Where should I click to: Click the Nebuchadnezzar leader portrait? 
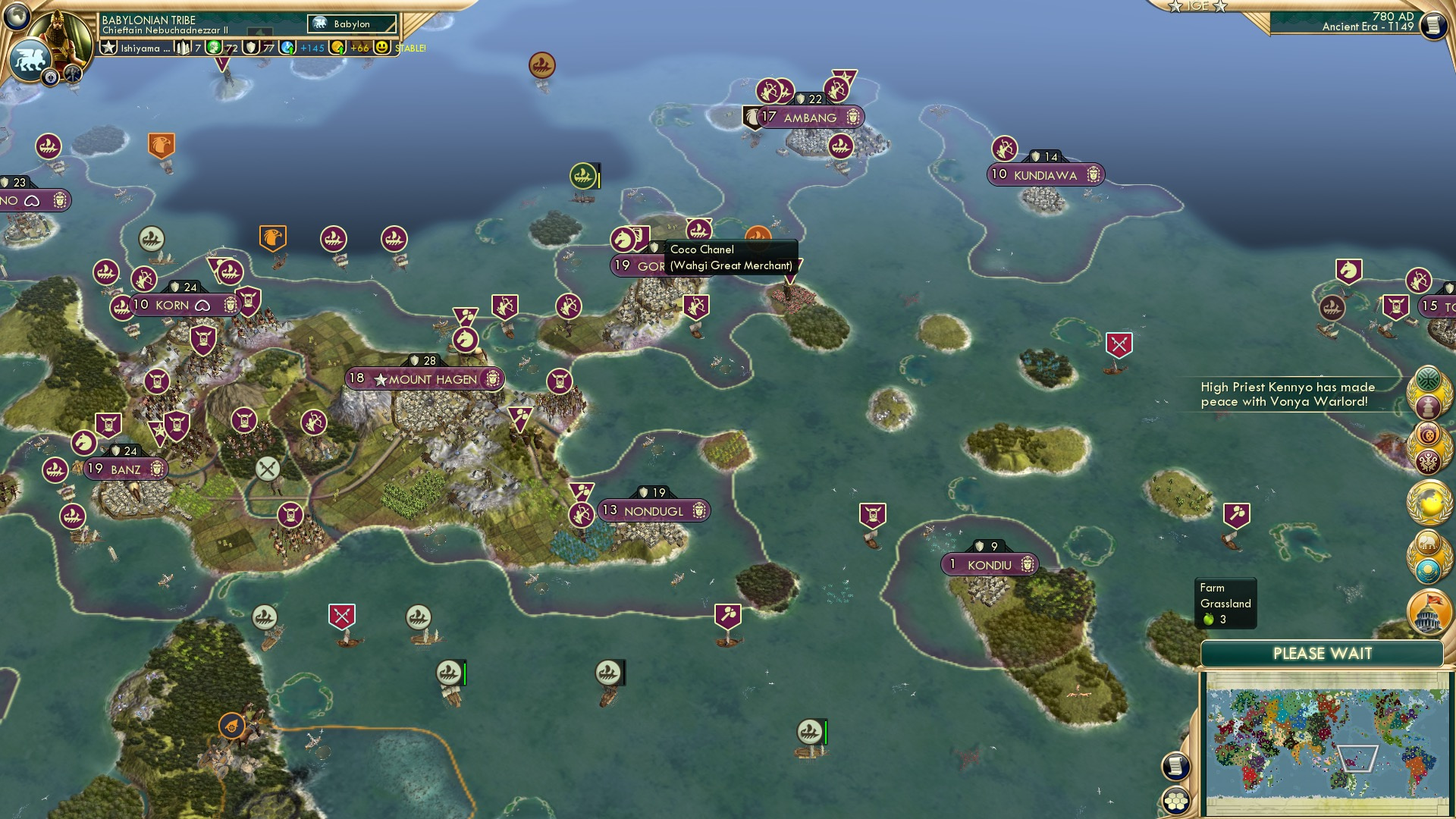click(x=59, y=32)
